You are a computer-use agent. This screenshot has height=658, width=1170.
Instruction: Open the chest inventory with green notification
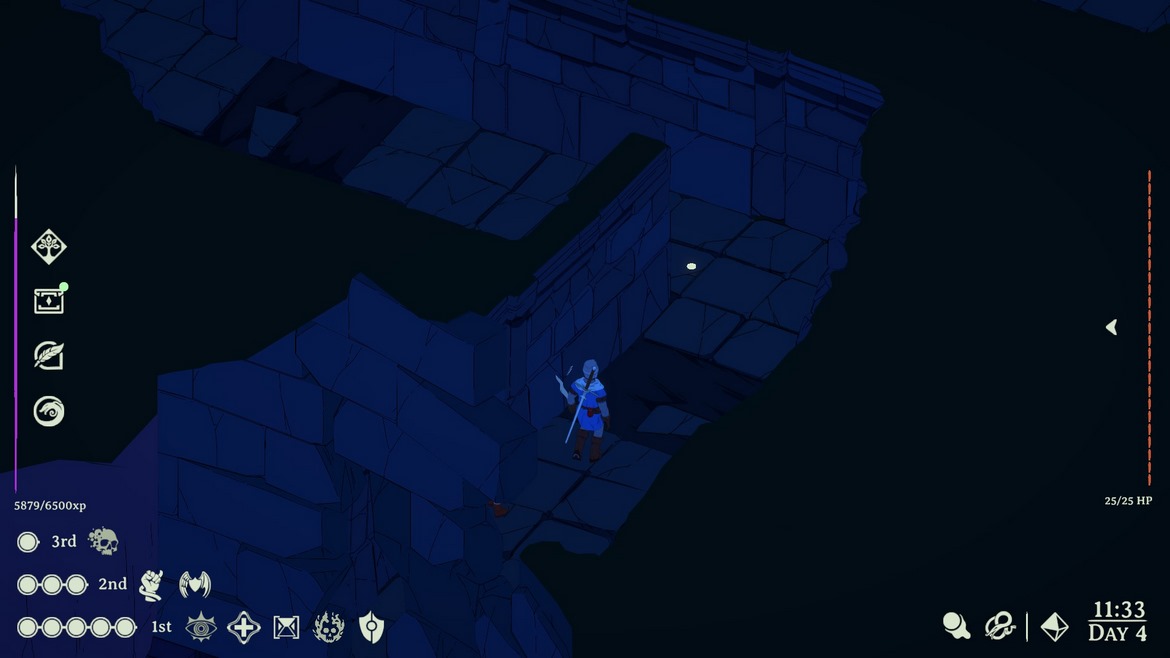(48, 301)
